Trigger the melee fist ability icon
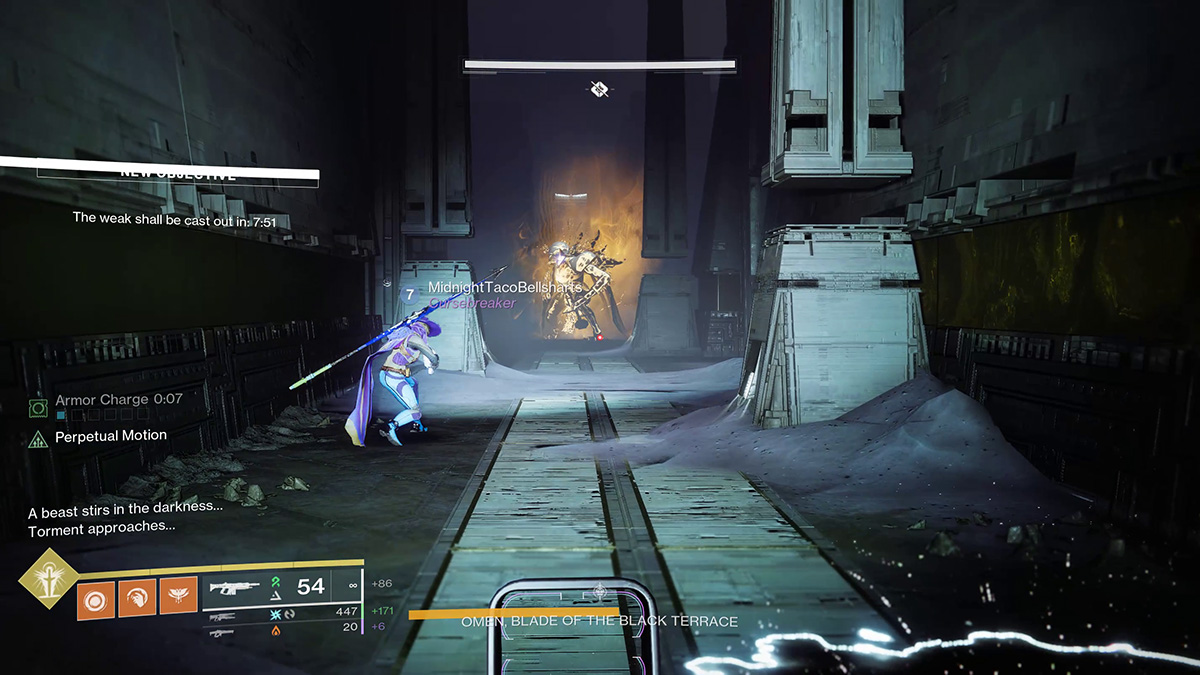 pos(137,598)
